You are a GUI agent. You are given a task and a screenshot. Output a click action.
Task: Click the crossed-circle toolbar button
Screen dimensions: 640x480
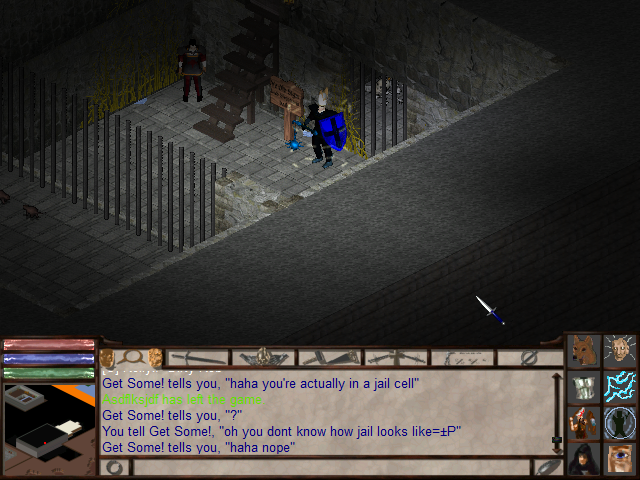click(530, 357)
